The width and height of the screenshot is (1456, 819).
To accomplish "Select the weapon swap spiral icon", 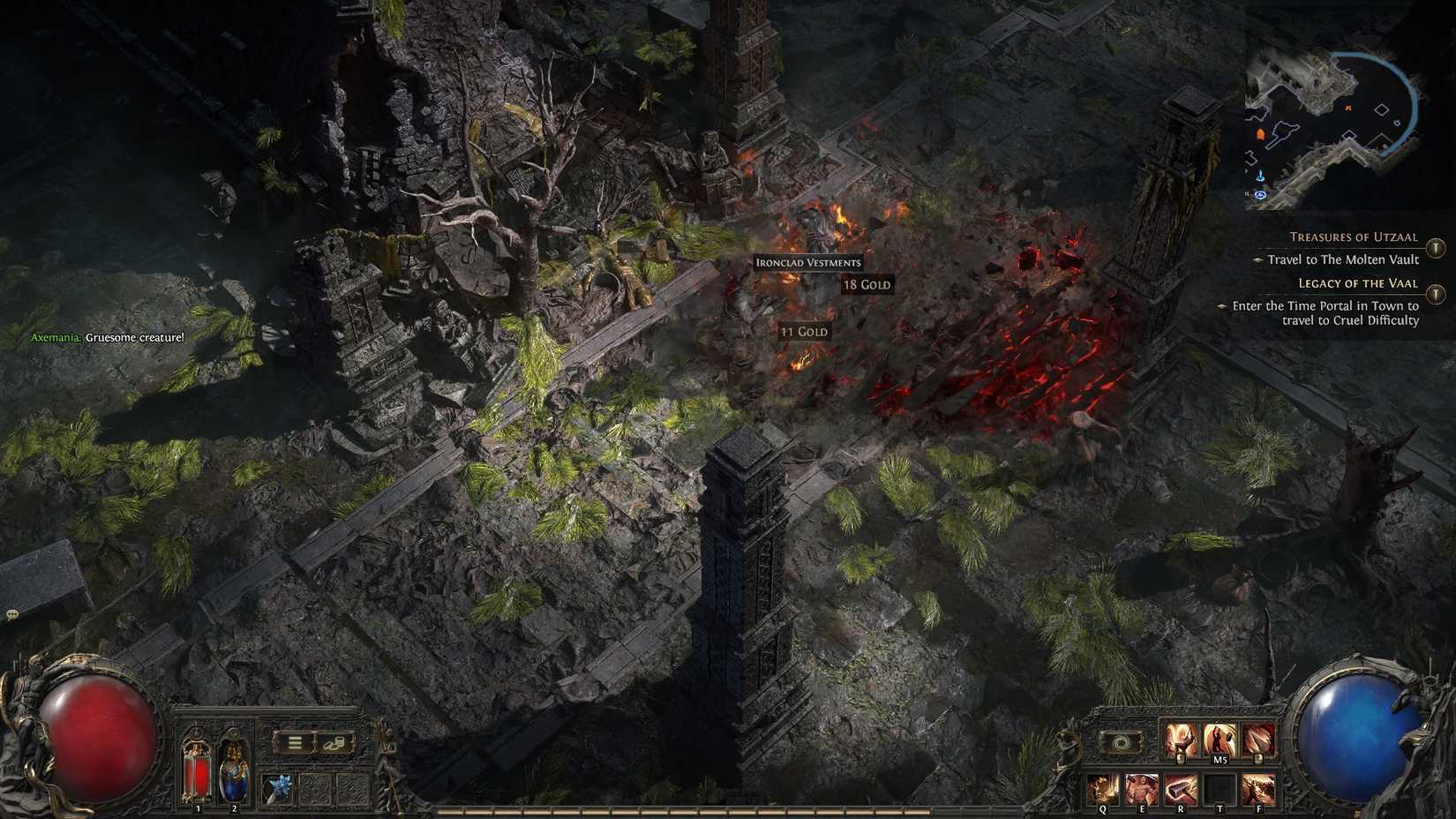I will [1121, 740].
